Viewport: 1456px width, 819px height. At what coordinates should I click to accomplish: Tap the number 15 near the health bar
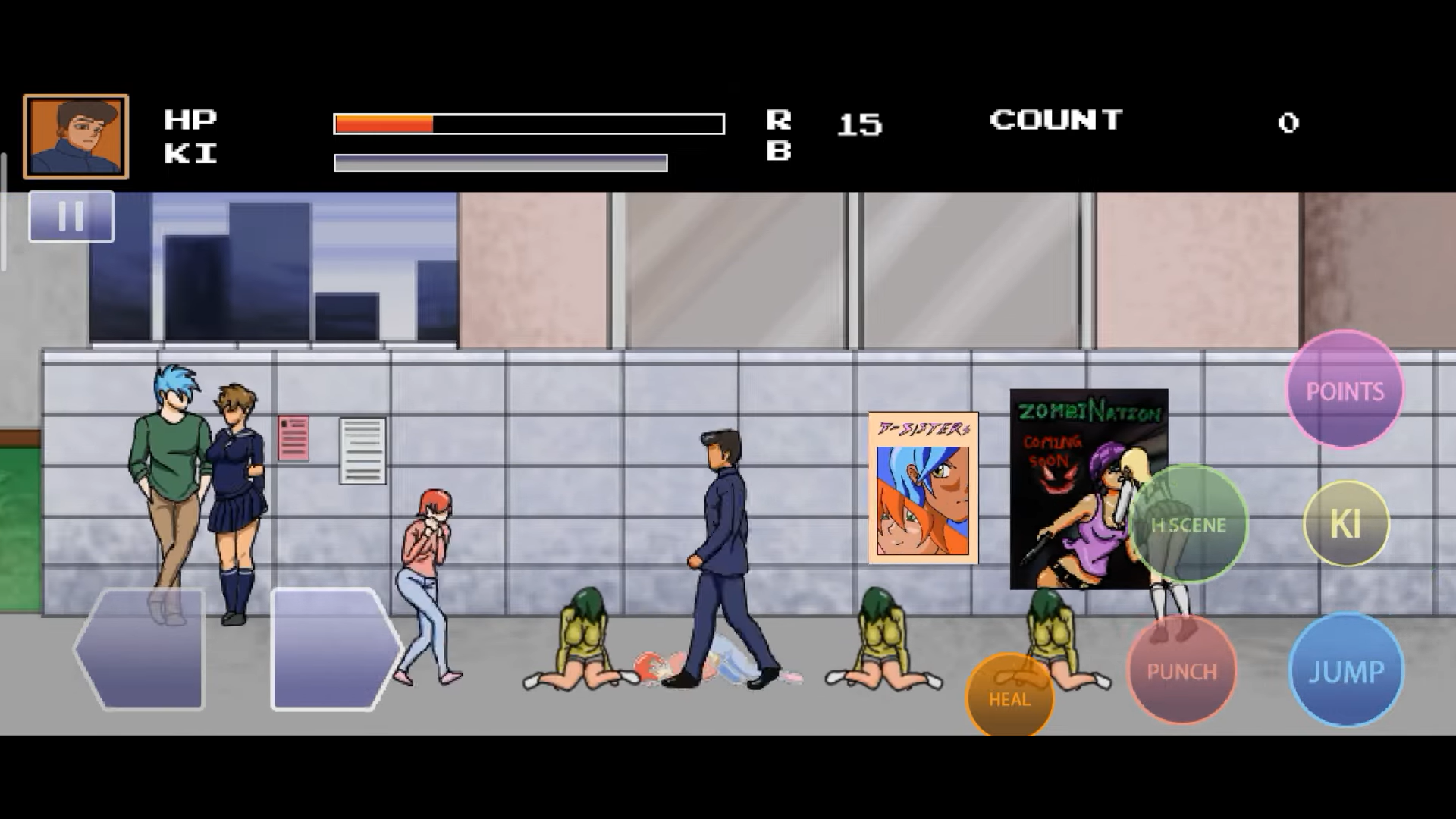coord(859,124)
